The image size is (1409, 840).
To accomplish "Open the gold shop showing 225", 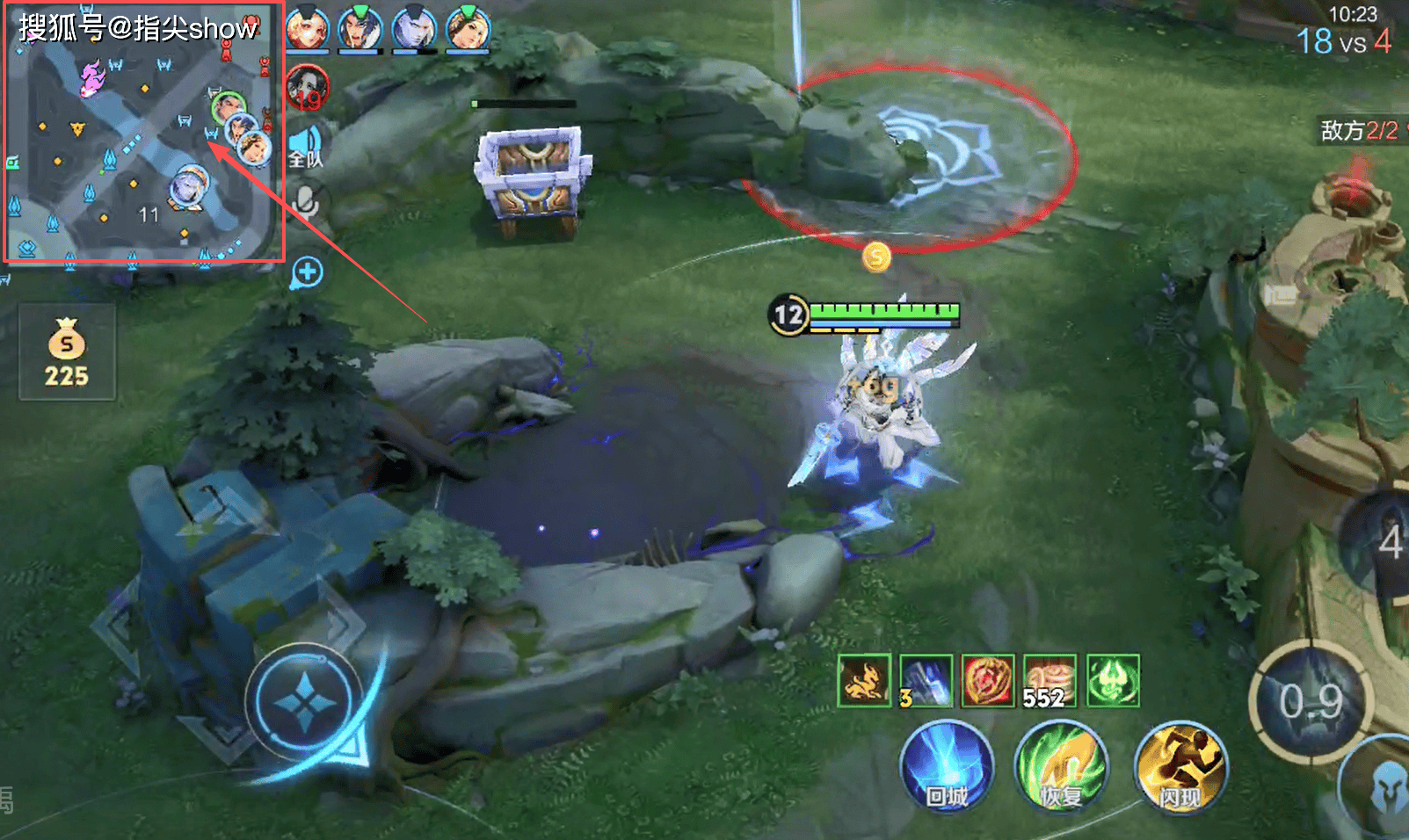I will [x=67, y=352].
